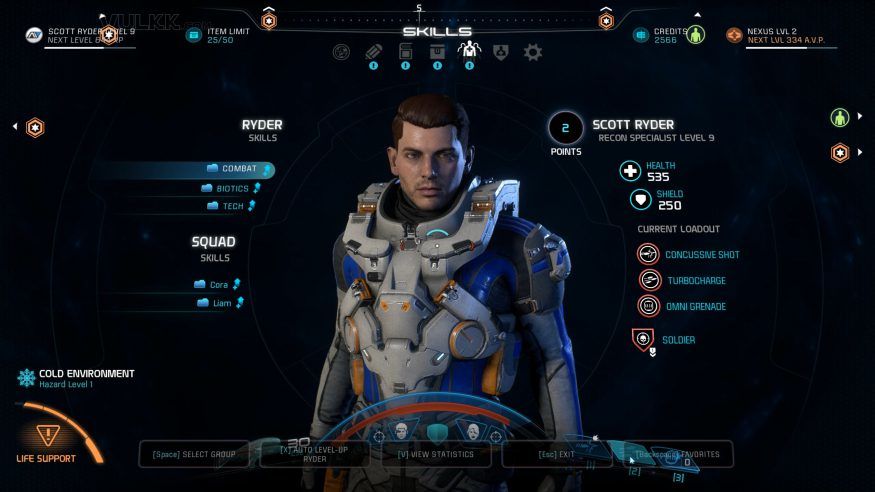Screen dimensions: 875x492
Task: Choose the Tech skills group
Action: coord(232,206)
